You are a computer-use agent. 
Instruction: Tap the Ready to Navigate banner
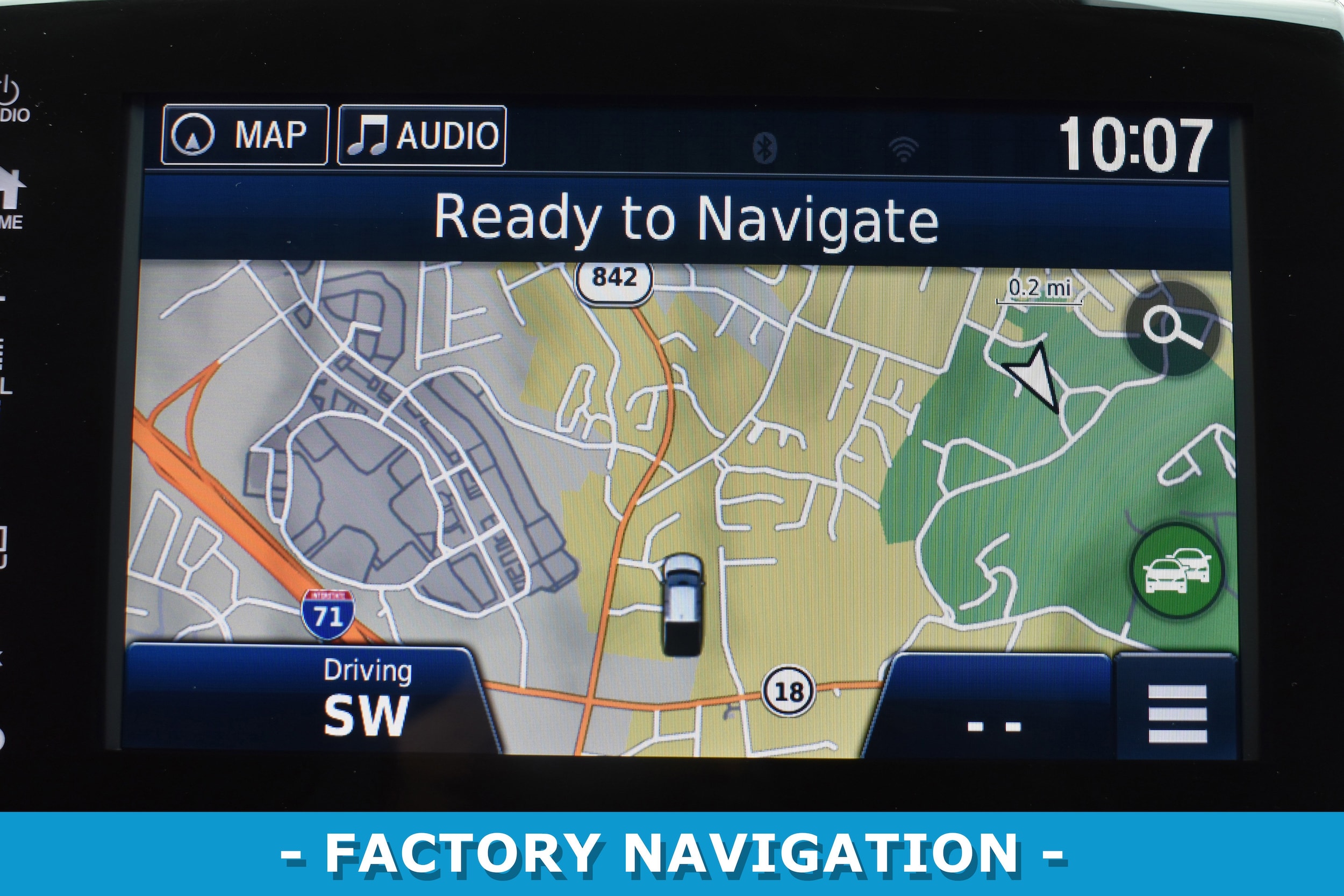click(686, 218)
